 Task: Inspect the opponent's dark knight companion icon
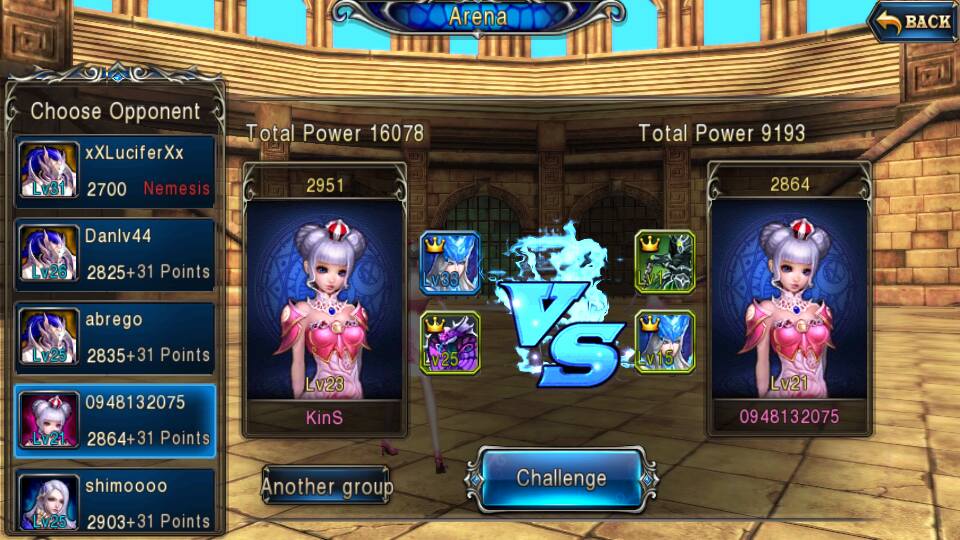(x=665, y=261)
